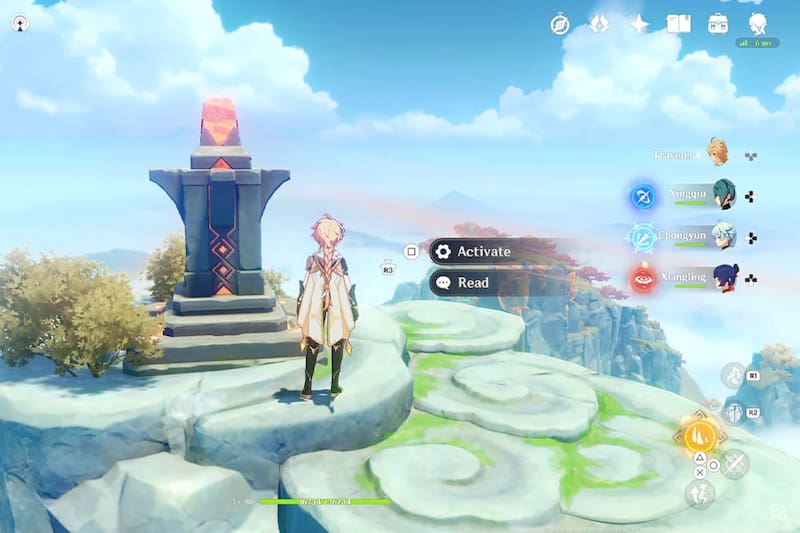The height and width of the screenshot is (533, 800).
Task: Trigger Xiangling's red elemental burst icon
Action: click(642, 279)
